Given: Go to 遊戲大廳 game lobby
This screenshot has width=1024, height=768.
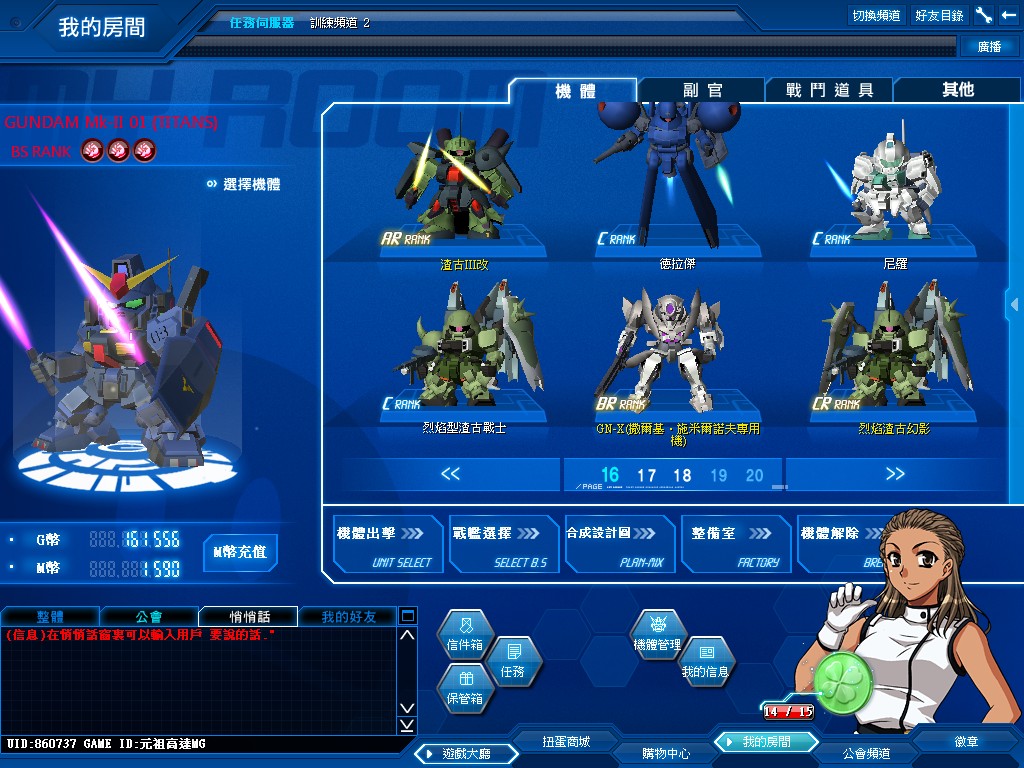Looking at the screenshot, I should (464, 753).
